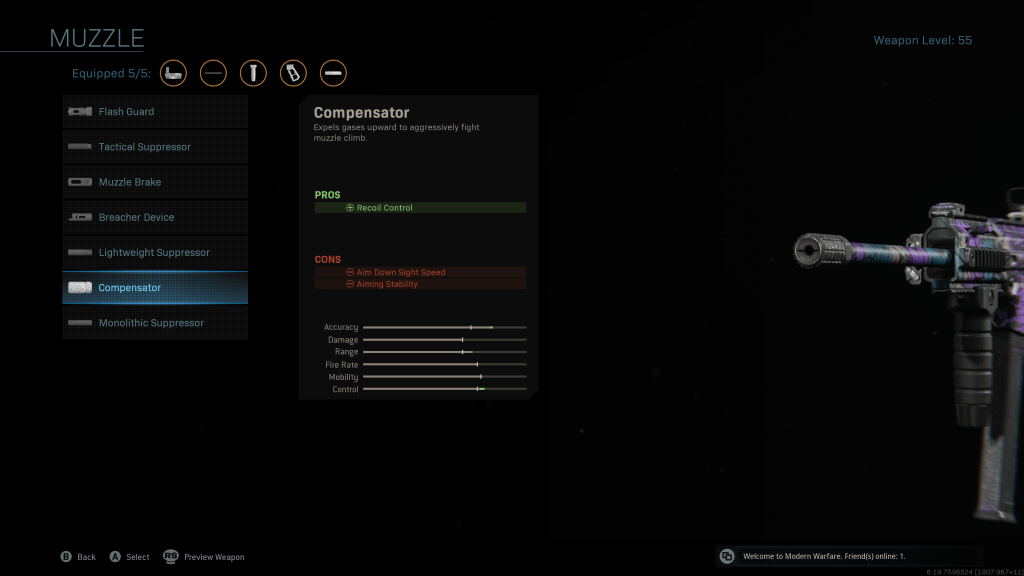The height and width of the screenshot is (576, 1024).
Task: Select the Lightweight Suppressor entry
Action: click(x=155, y=252)
